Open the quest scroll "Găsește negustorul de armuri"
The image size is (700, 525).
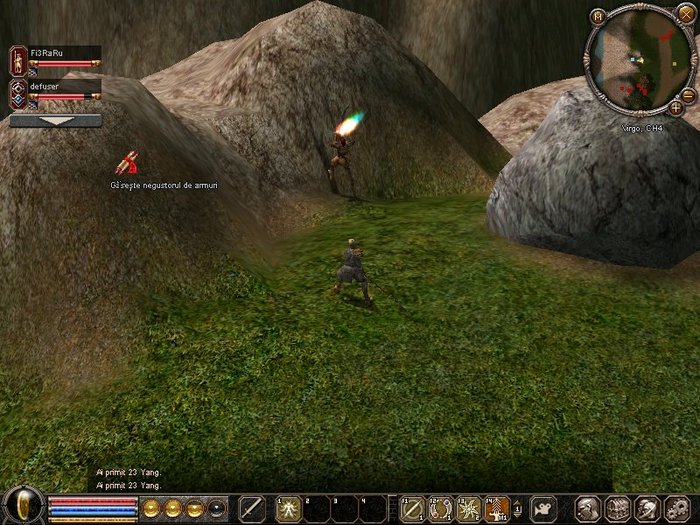pyautogui.click(x=127, y=163)
